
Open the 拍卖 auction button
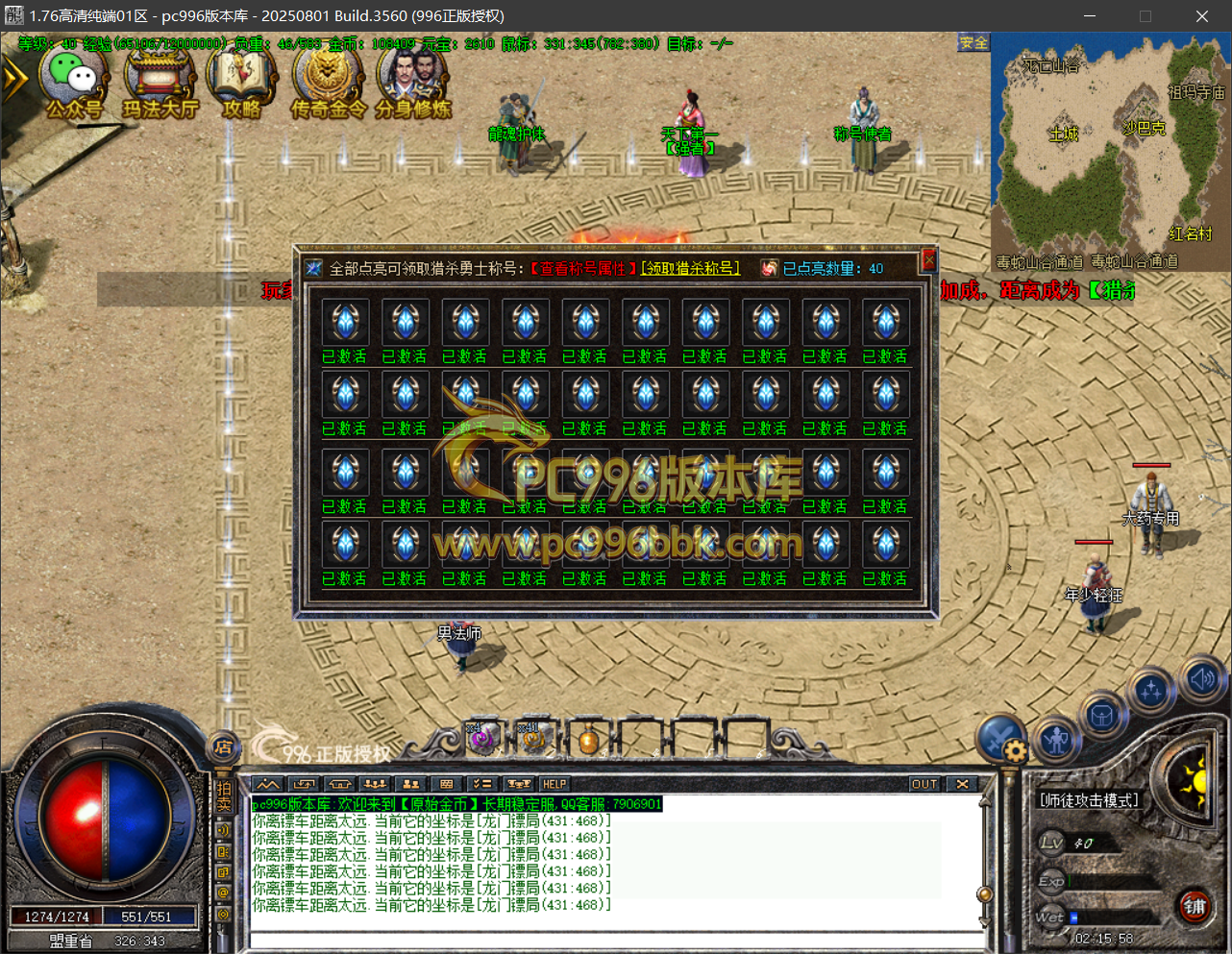pyautogui.click(x=224, y=795)
